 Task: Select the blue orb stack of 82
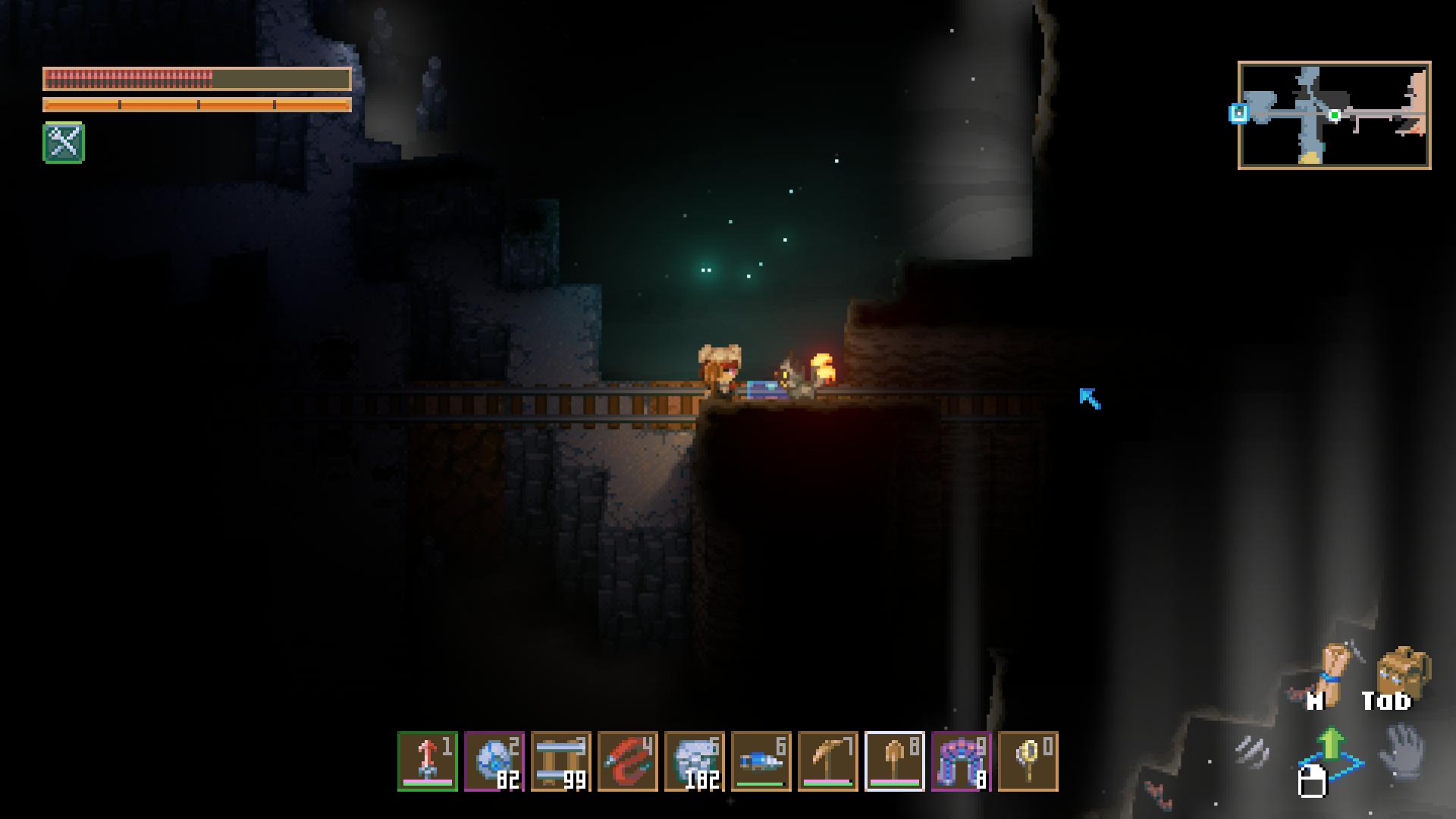tap(494, 761)
